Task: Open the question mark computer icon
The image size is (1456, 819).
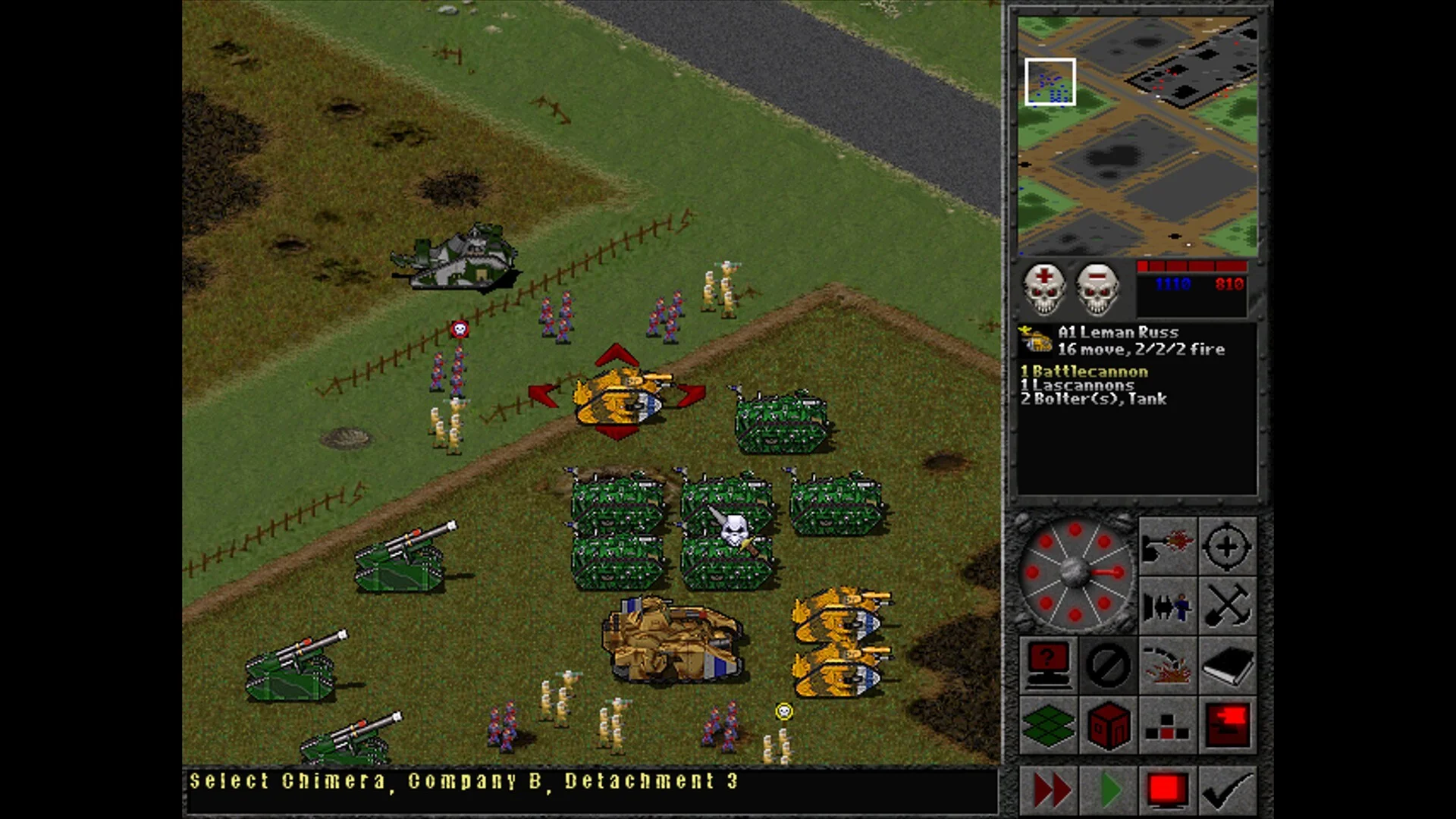Action: coord(1047,665)
